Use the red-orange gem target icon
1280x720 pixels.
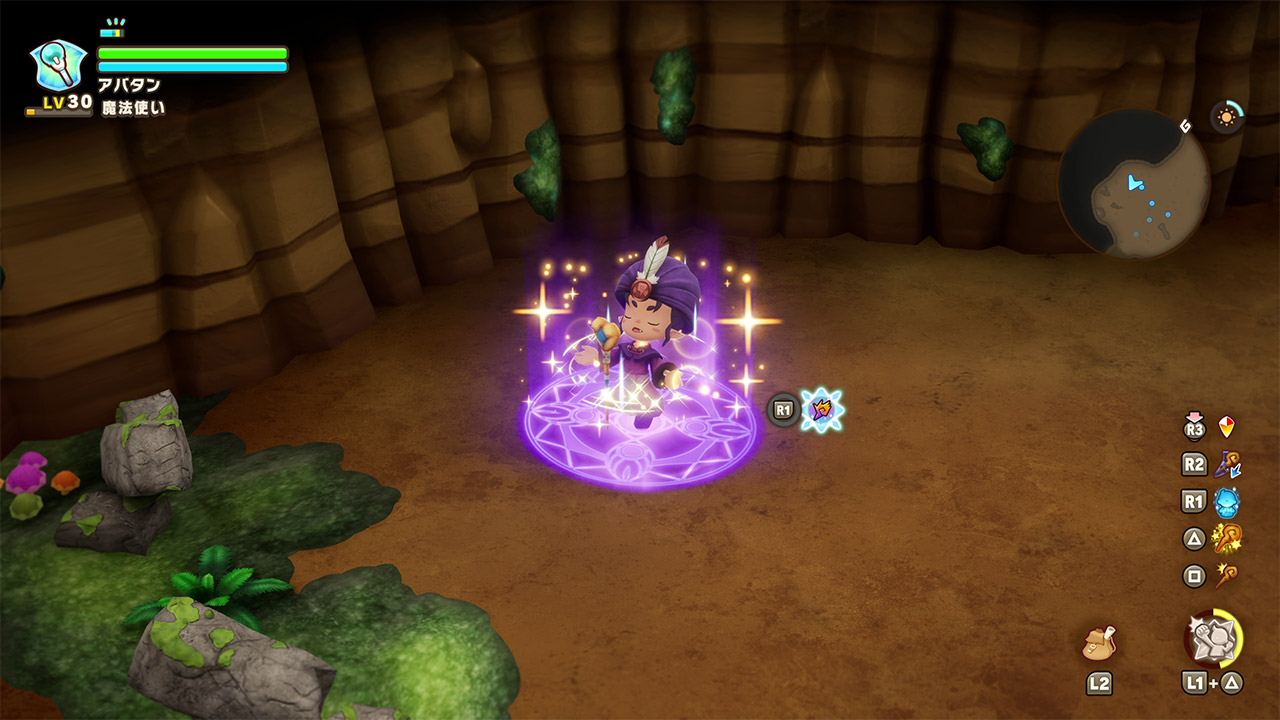[1226, 427]
